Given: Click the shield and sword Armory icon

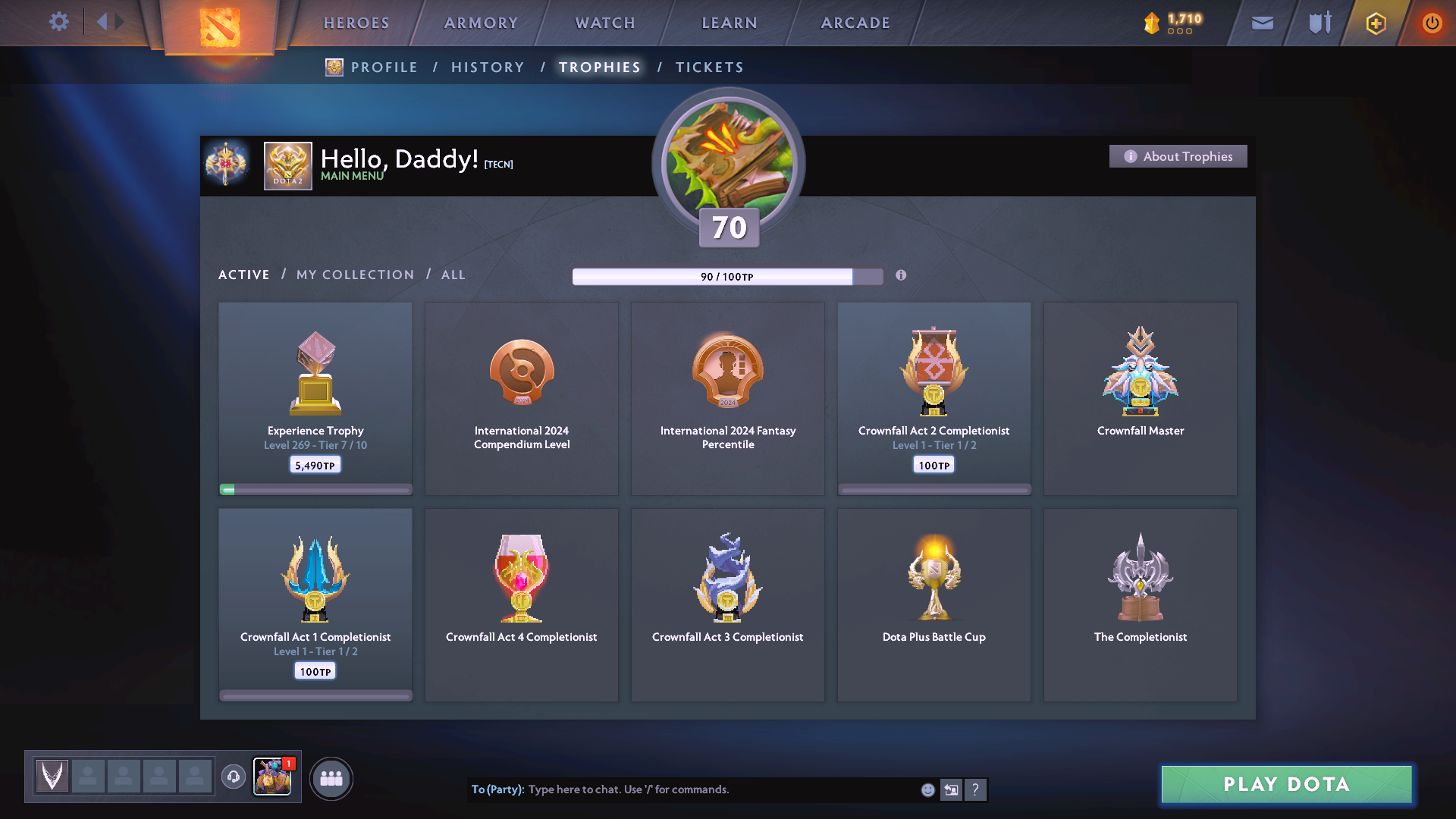Looking at the screenshot, I should pos(1318,23).
